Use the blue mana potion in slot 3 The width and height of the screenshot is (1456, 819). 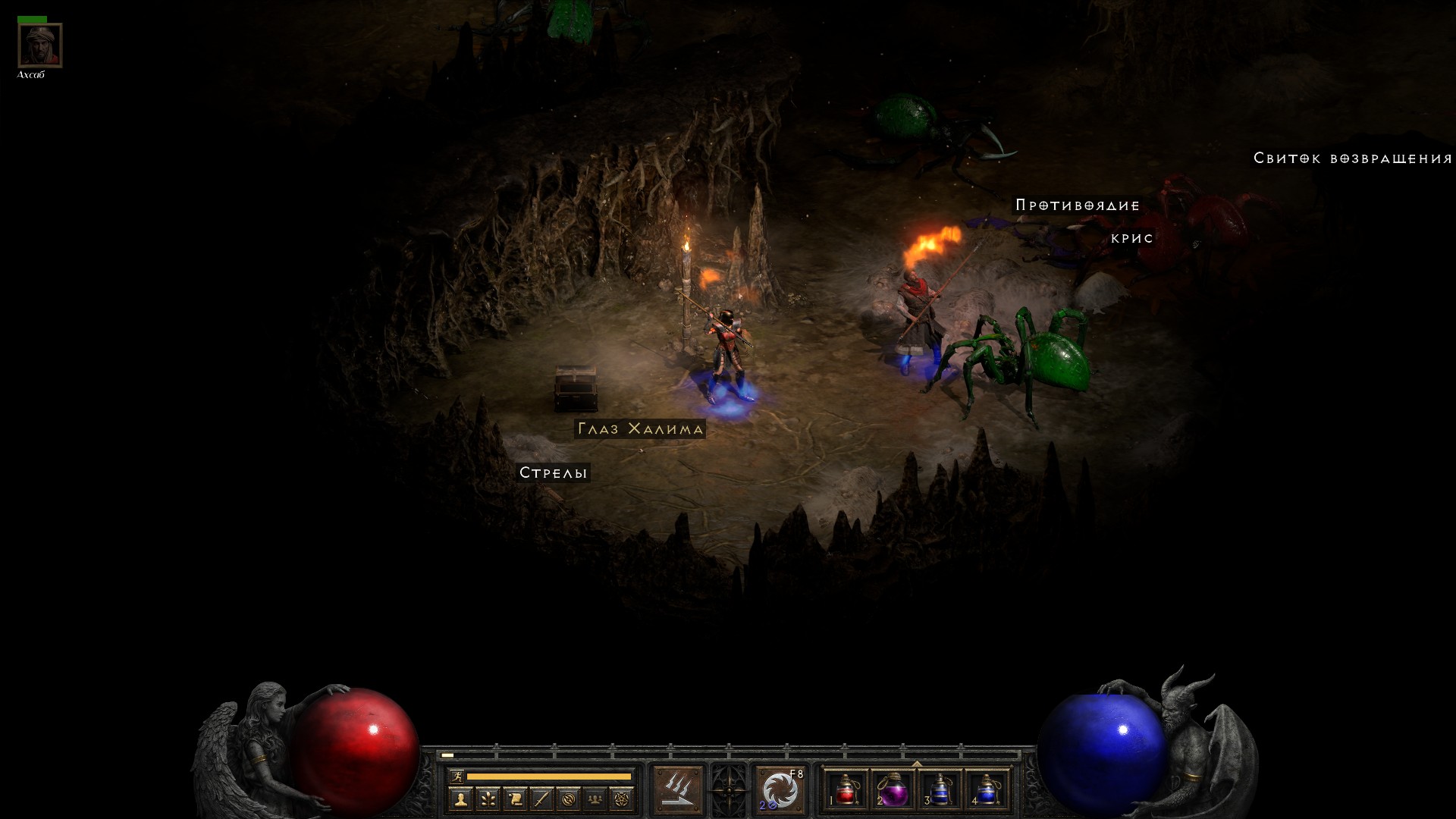[x=940, y=789]
